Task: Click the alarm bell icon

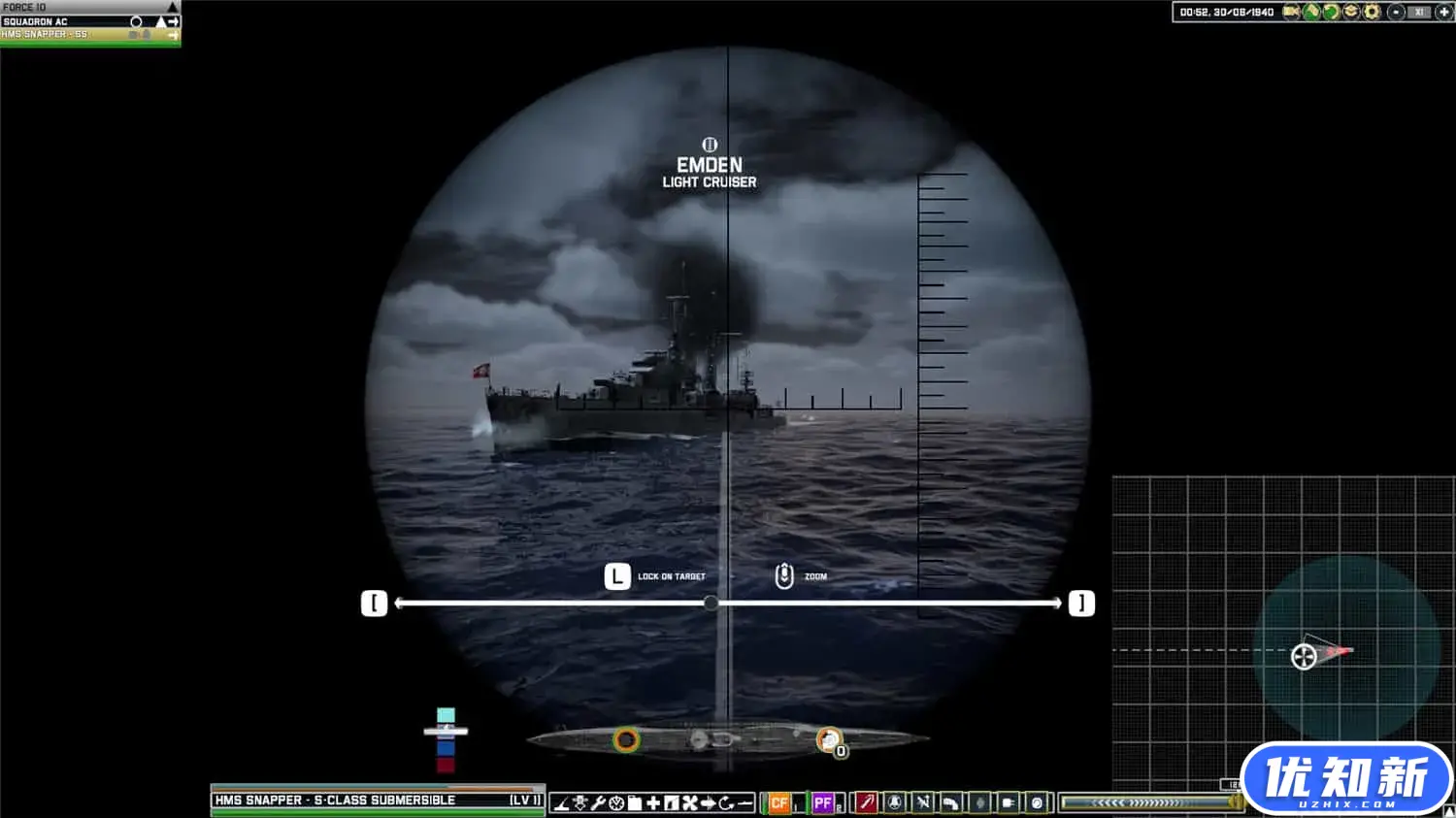Action: tap(894, 802)
